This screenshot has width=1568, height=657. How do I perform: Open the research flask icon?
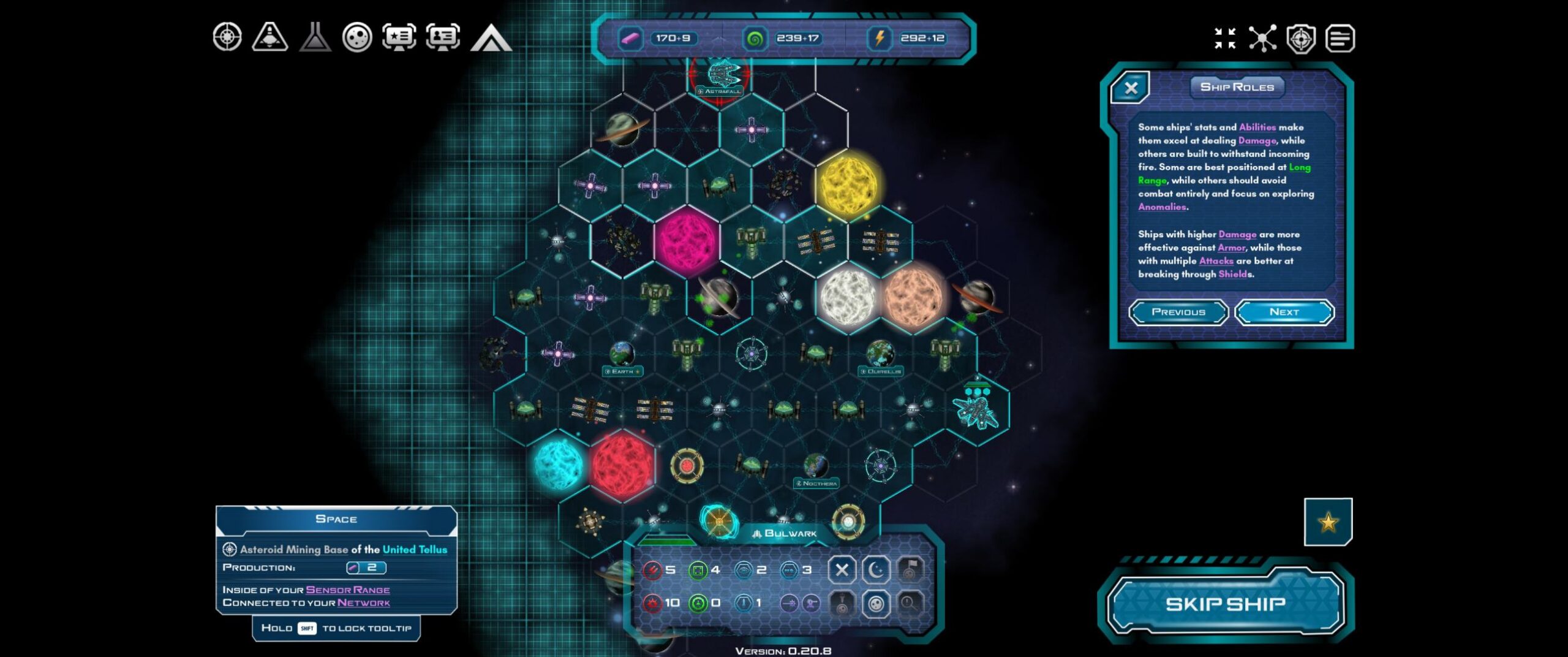tap(315, 37)
